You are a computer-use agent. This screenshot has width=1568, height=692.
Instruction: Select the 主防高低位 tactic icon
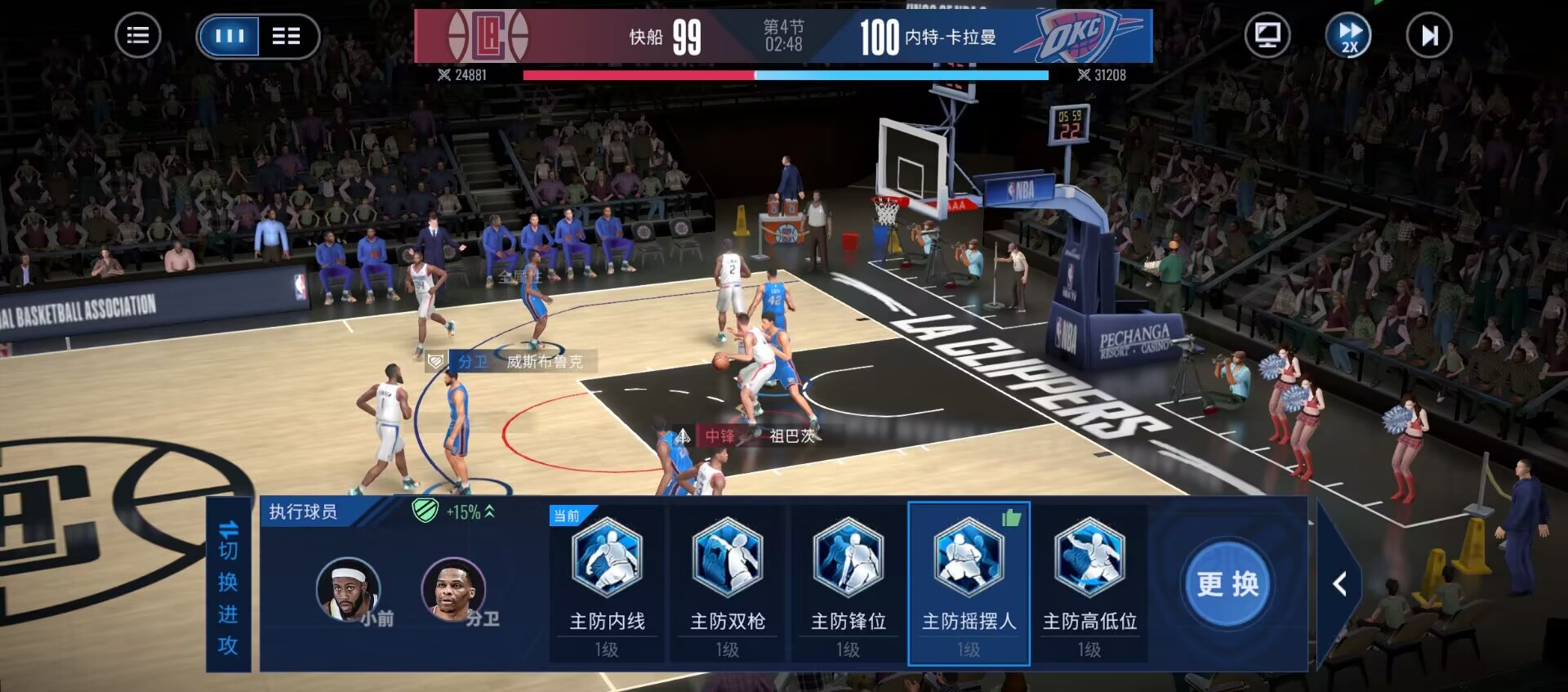1089,557
